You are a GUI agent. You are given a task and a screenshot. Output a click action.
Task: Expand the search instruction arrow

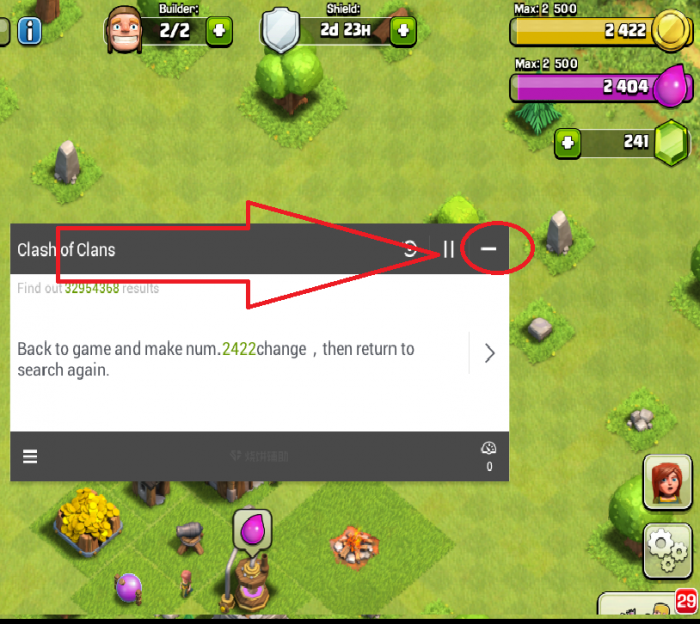[x=489, y=353]
